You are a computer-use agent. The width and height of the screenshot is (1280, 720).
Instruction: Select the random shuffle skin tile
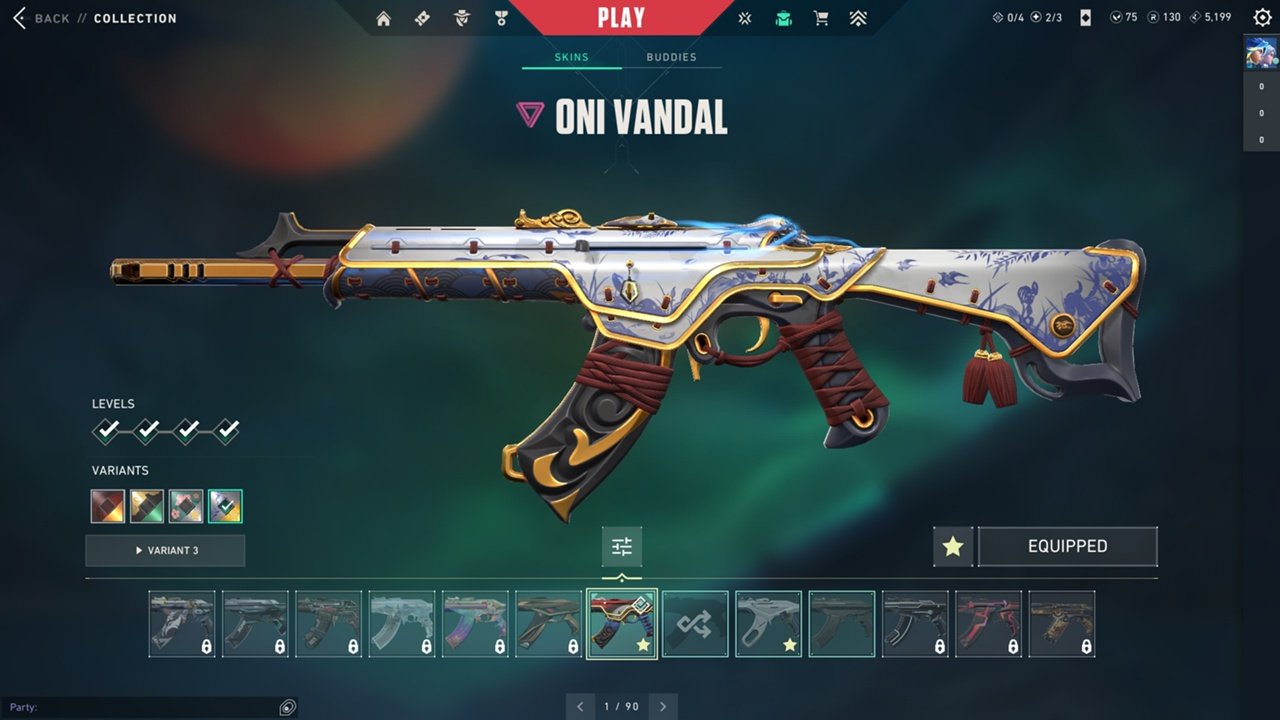point(695,624)
